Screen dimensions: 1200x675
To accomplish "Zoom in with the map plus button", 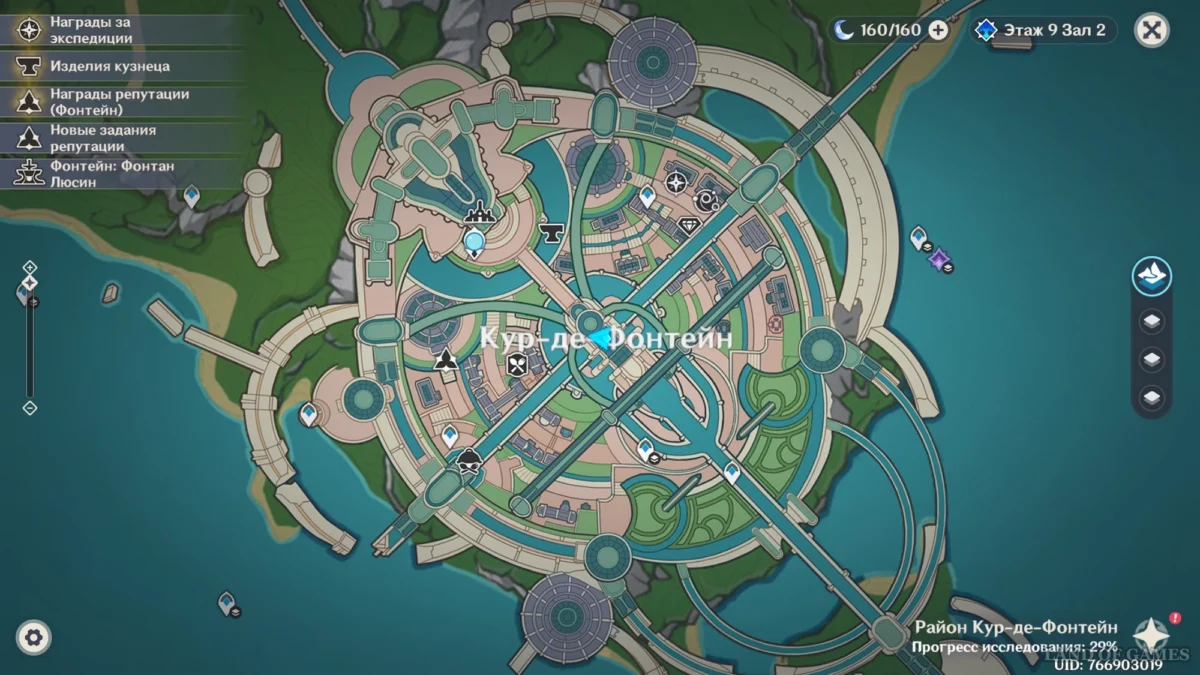I will coord(30,267).
